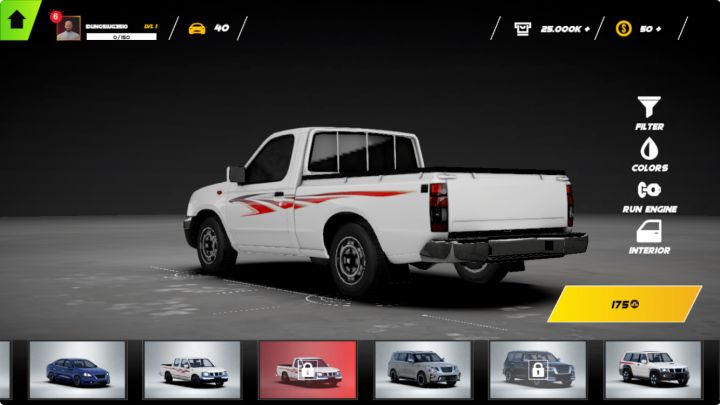This screenshot has width=720, height=405.
Task: View the car Interior
Action: click(x=649, y=237)
